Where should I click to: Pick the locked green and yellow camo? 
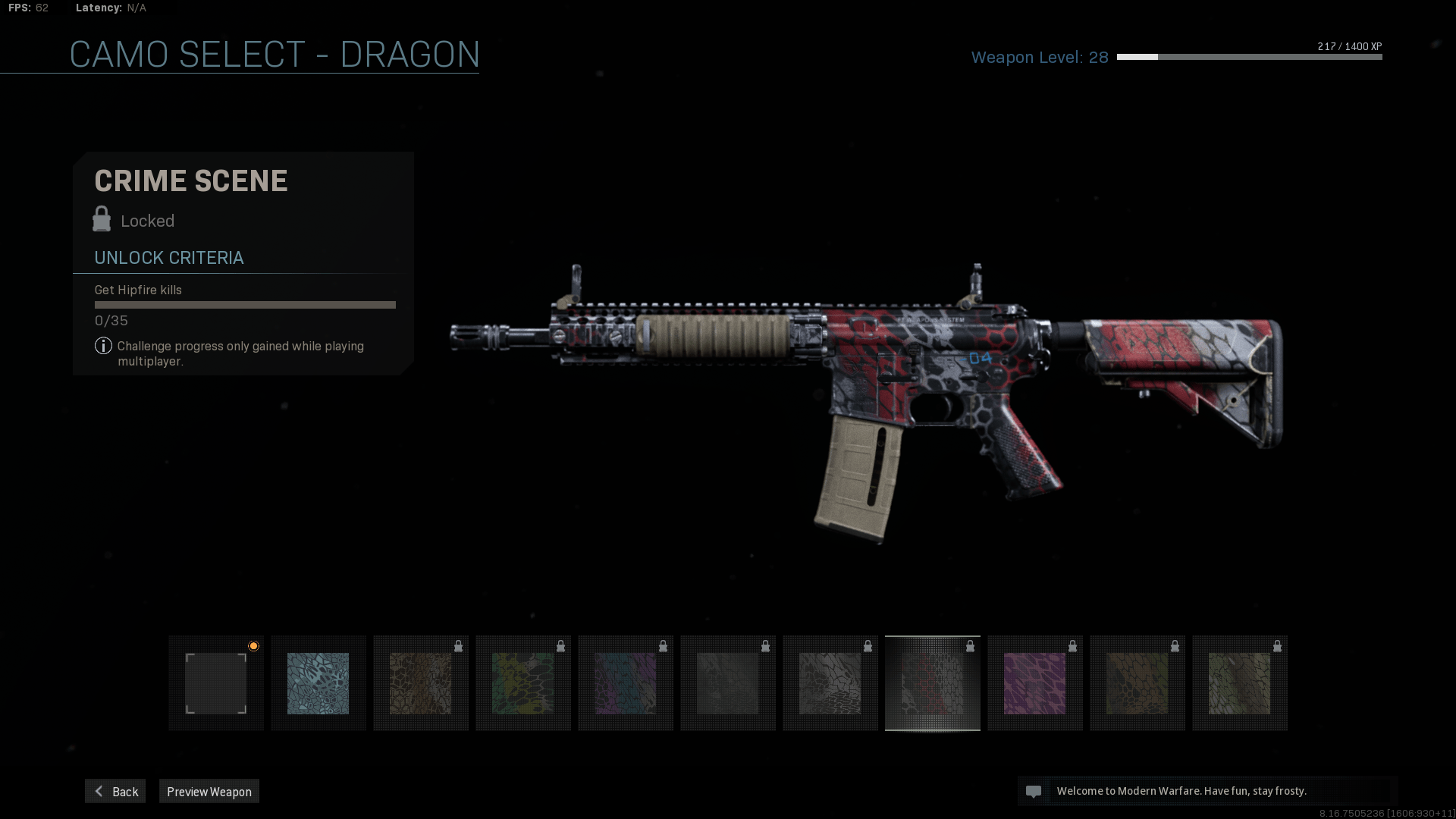[523, 683]
